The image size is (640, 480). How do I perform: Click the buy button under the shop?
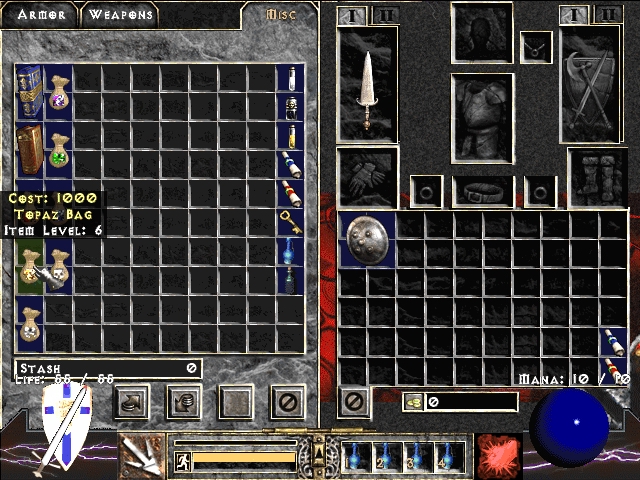[x=132, y=403]
